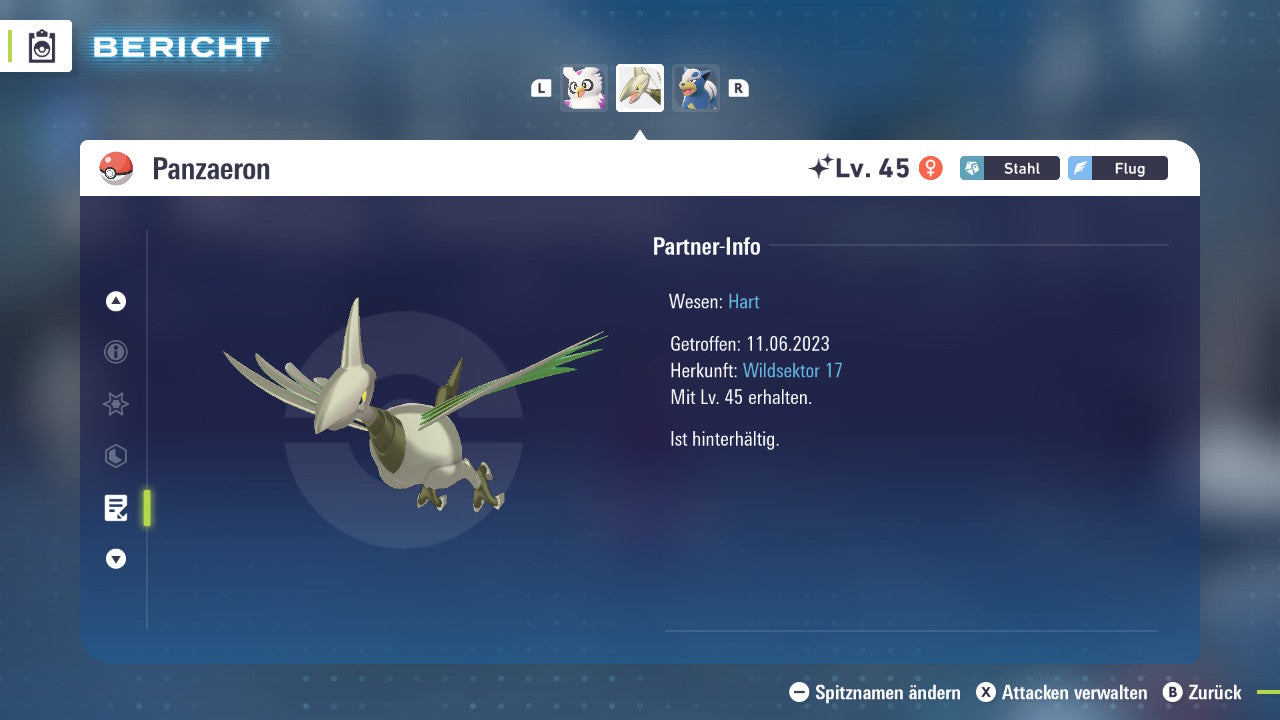Click the Bericht clipboard icon top left
This screenshot has width=1280, height=720.
tap(42, 45)
